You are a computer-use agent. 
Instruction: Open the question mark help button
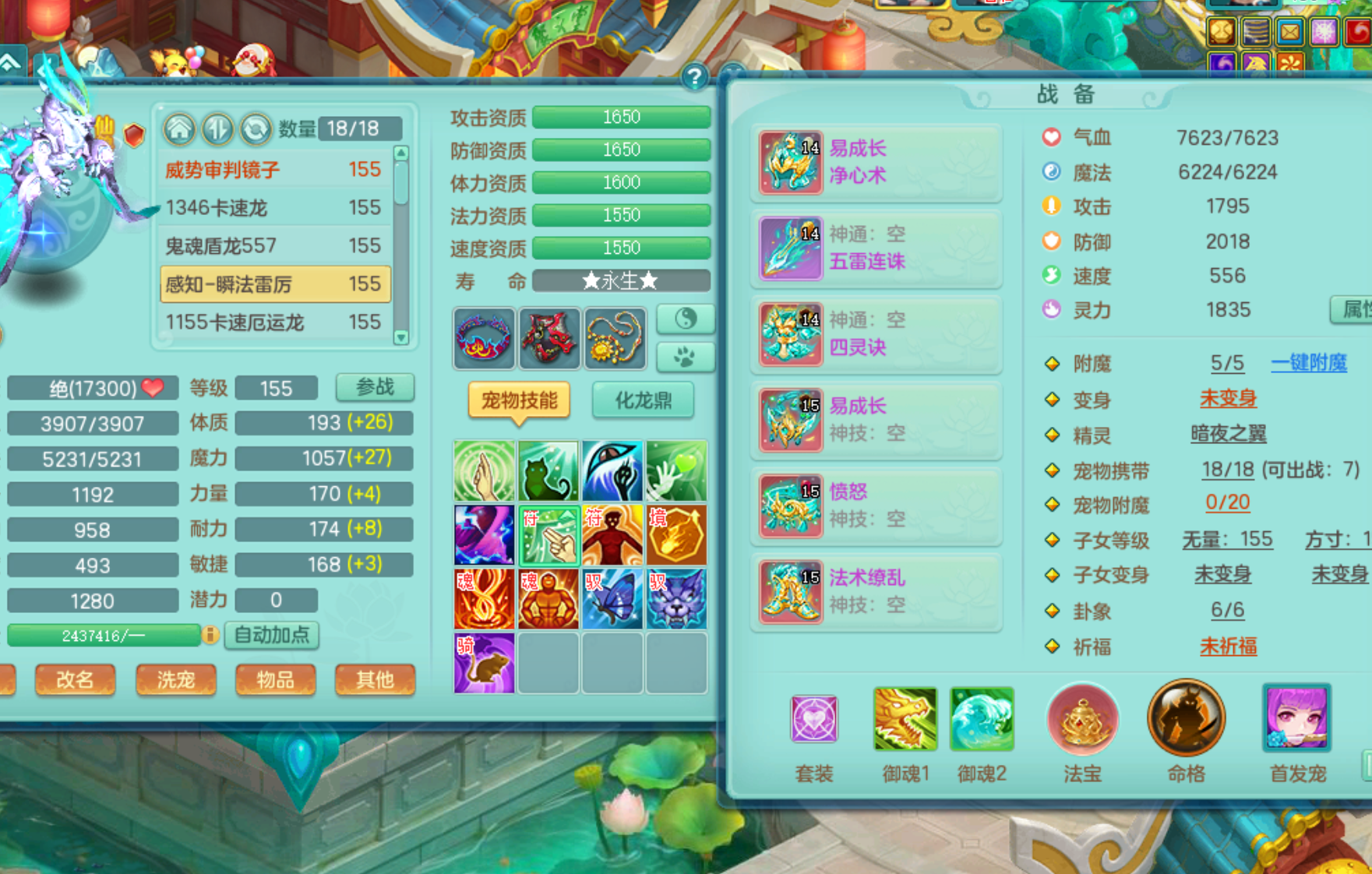click(694, 76)
